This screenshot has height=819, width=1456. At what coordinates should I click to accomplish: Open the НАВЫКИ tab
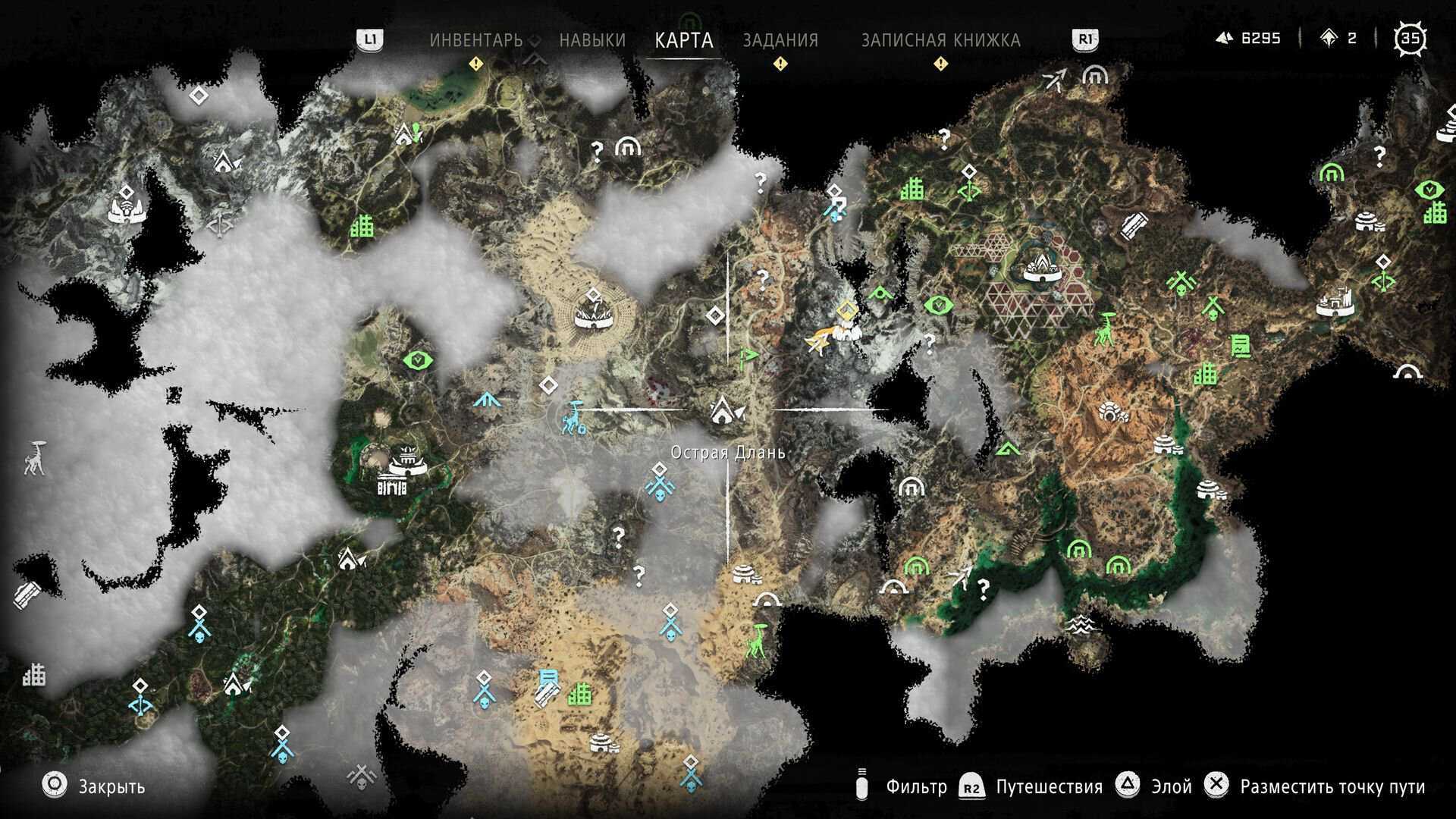click(592, 40)
